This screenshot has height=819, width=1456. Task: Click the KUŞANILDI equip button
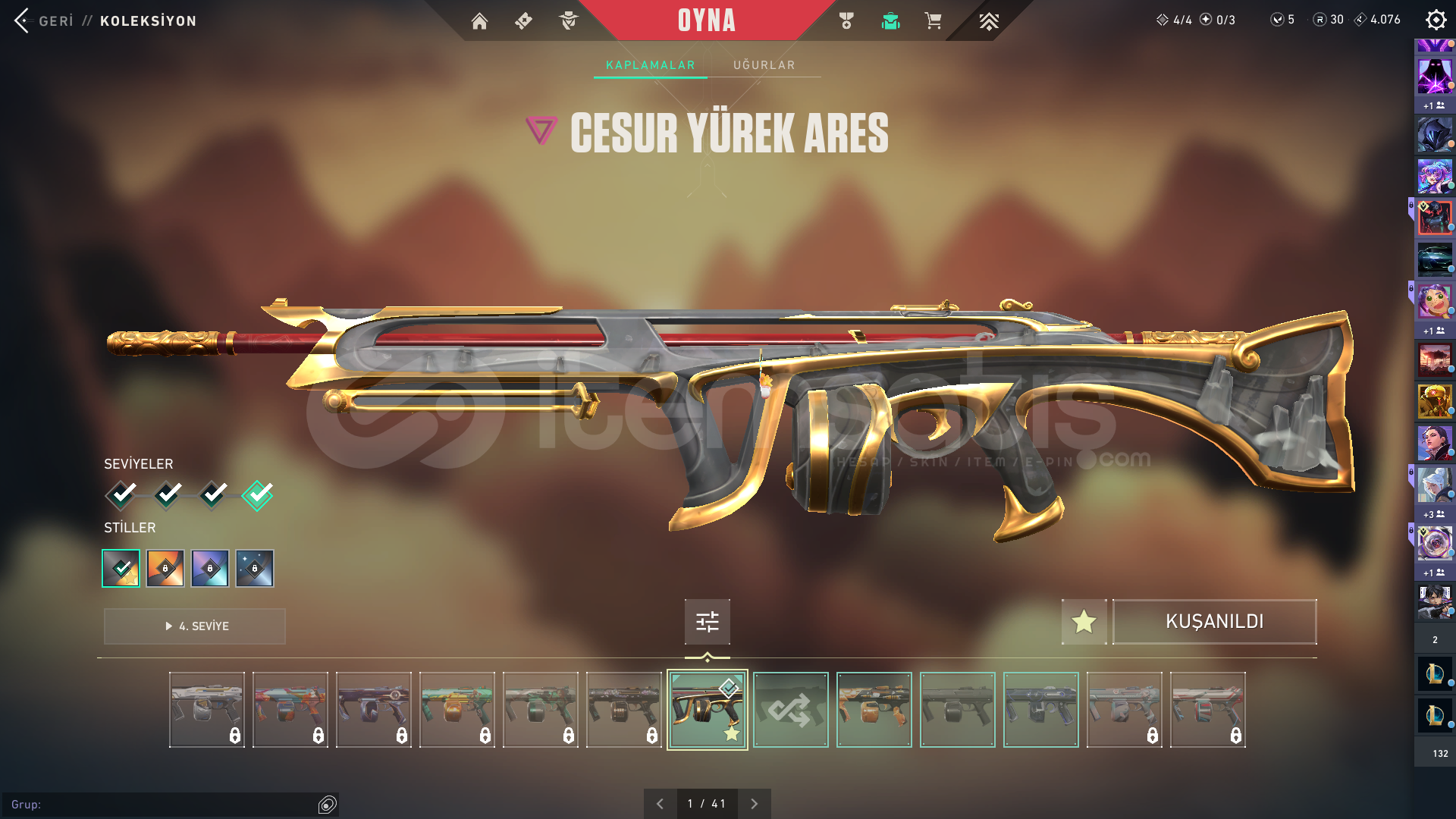1214,622
